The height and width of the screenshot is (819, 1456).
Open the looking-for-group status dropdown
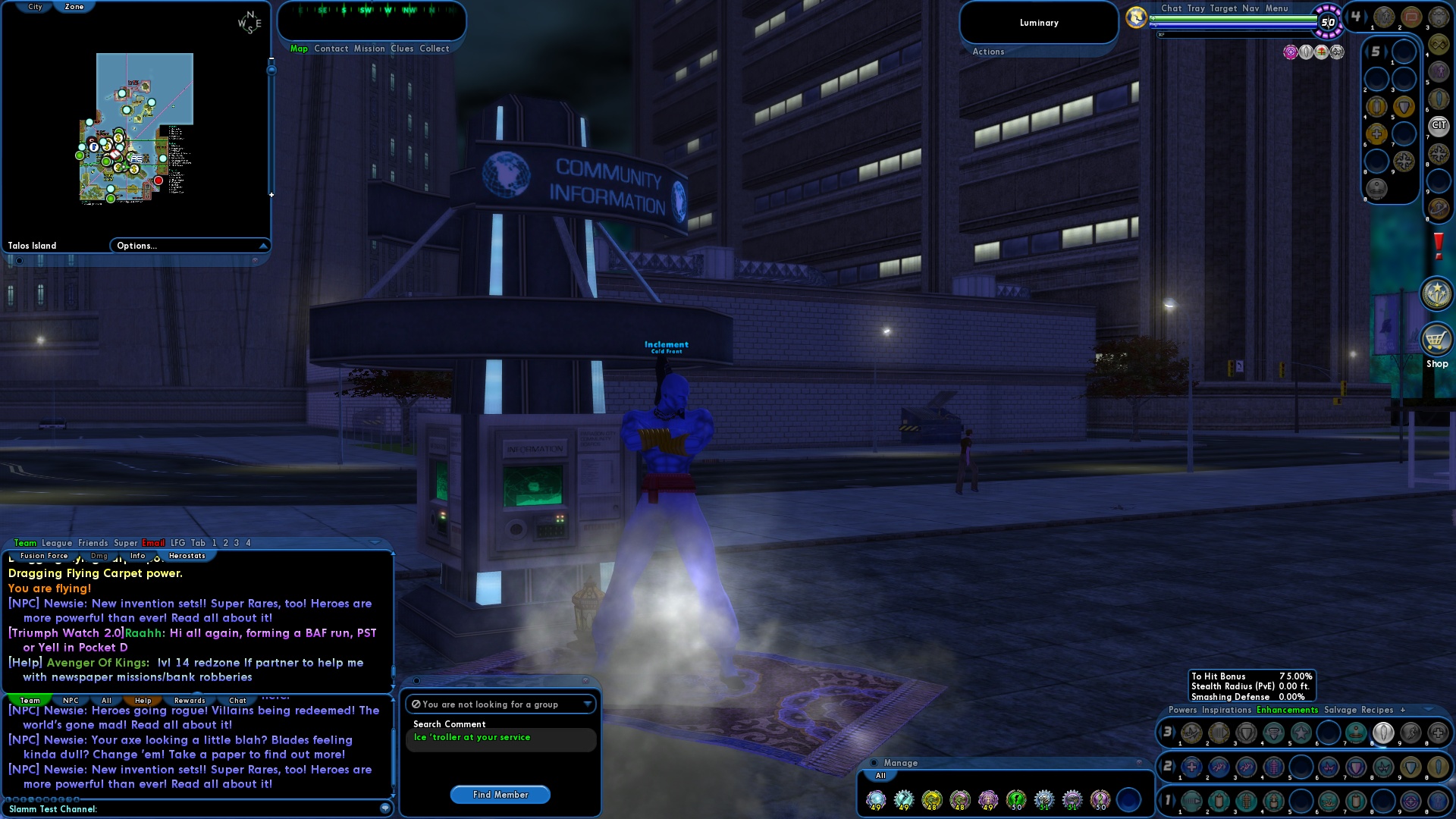586,704
